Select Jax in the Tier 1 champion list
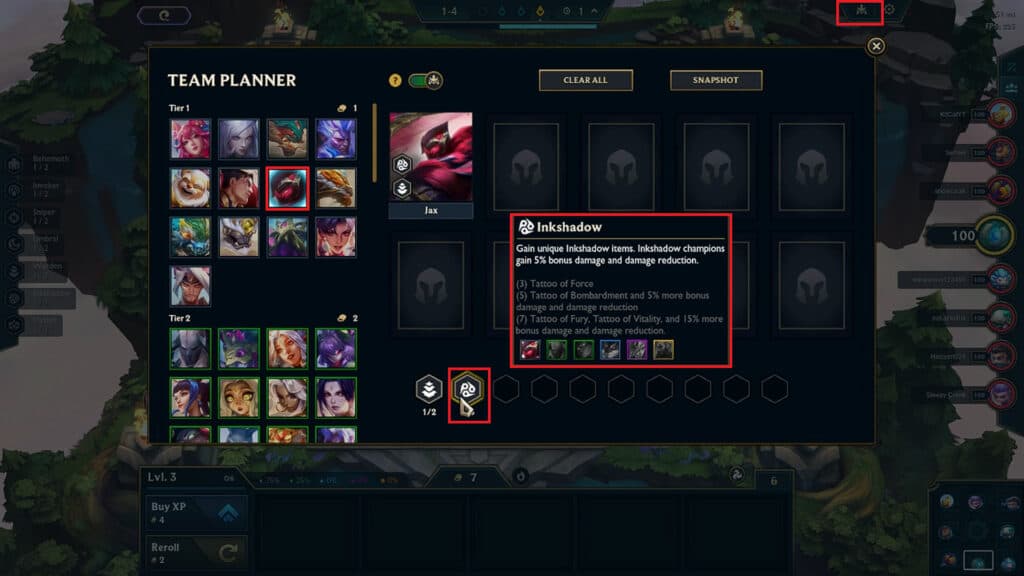The width and height of the screenshot is (1024, 576). pyautogui.click(x=286, y=187)
